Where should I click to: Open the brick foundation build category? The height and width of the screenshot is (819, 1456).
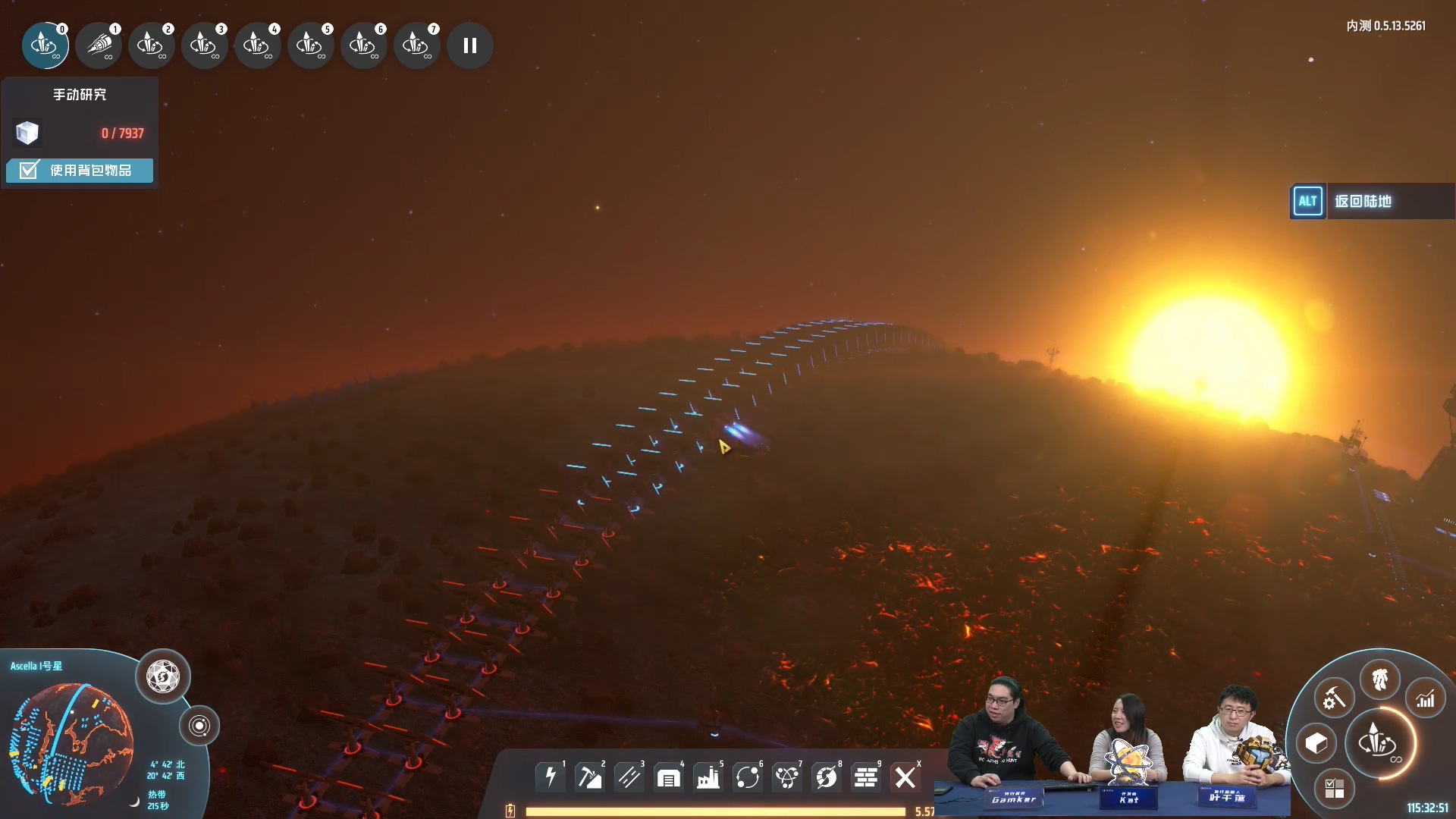point(866,777)
